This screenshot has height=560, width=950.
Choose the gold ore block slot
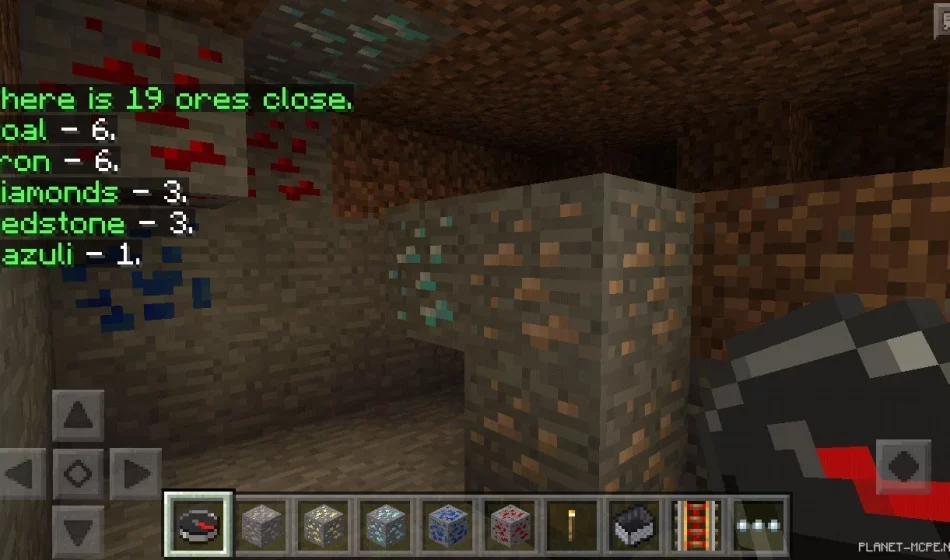324,525
